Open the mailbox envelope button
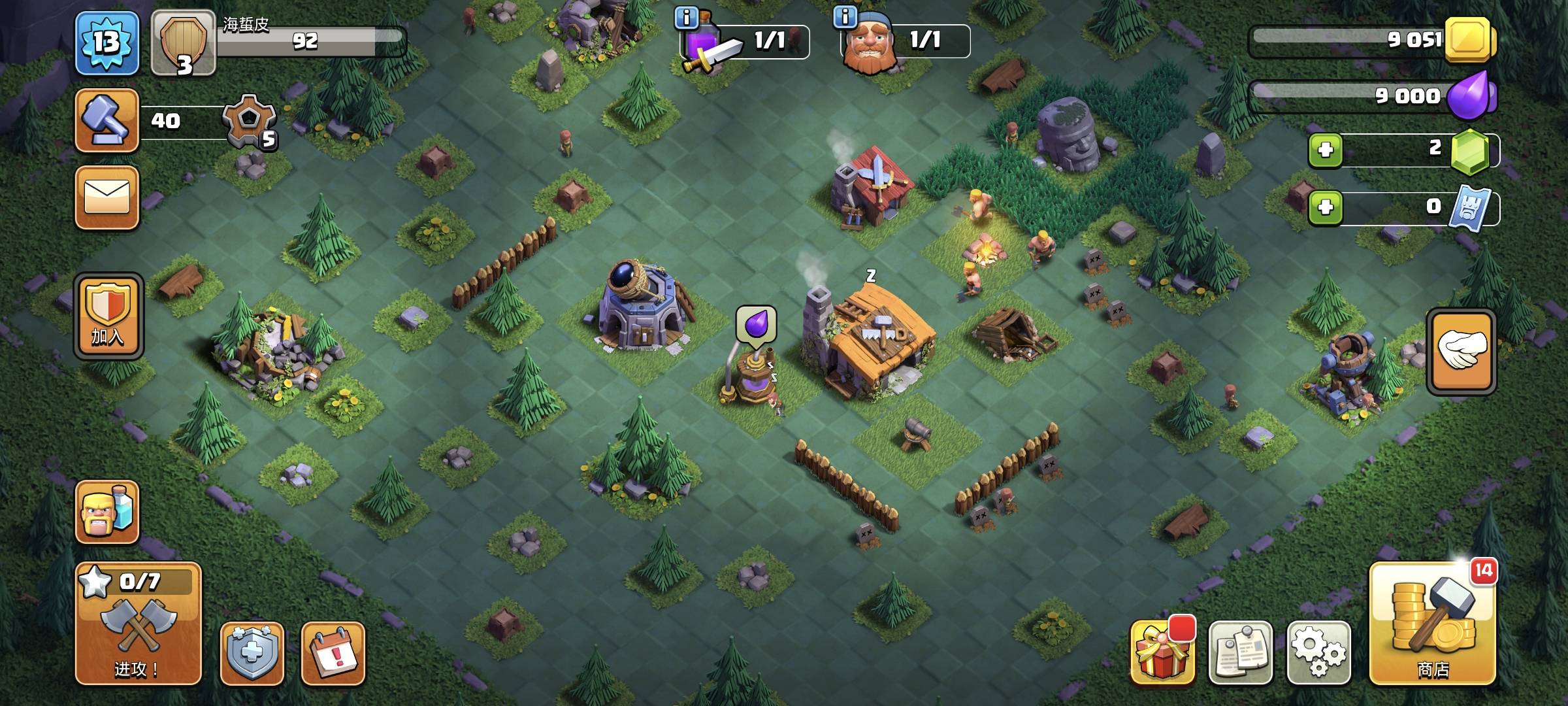Image resolution: width=1568 pixels, height=706 pixels. [x=107, y=197]
